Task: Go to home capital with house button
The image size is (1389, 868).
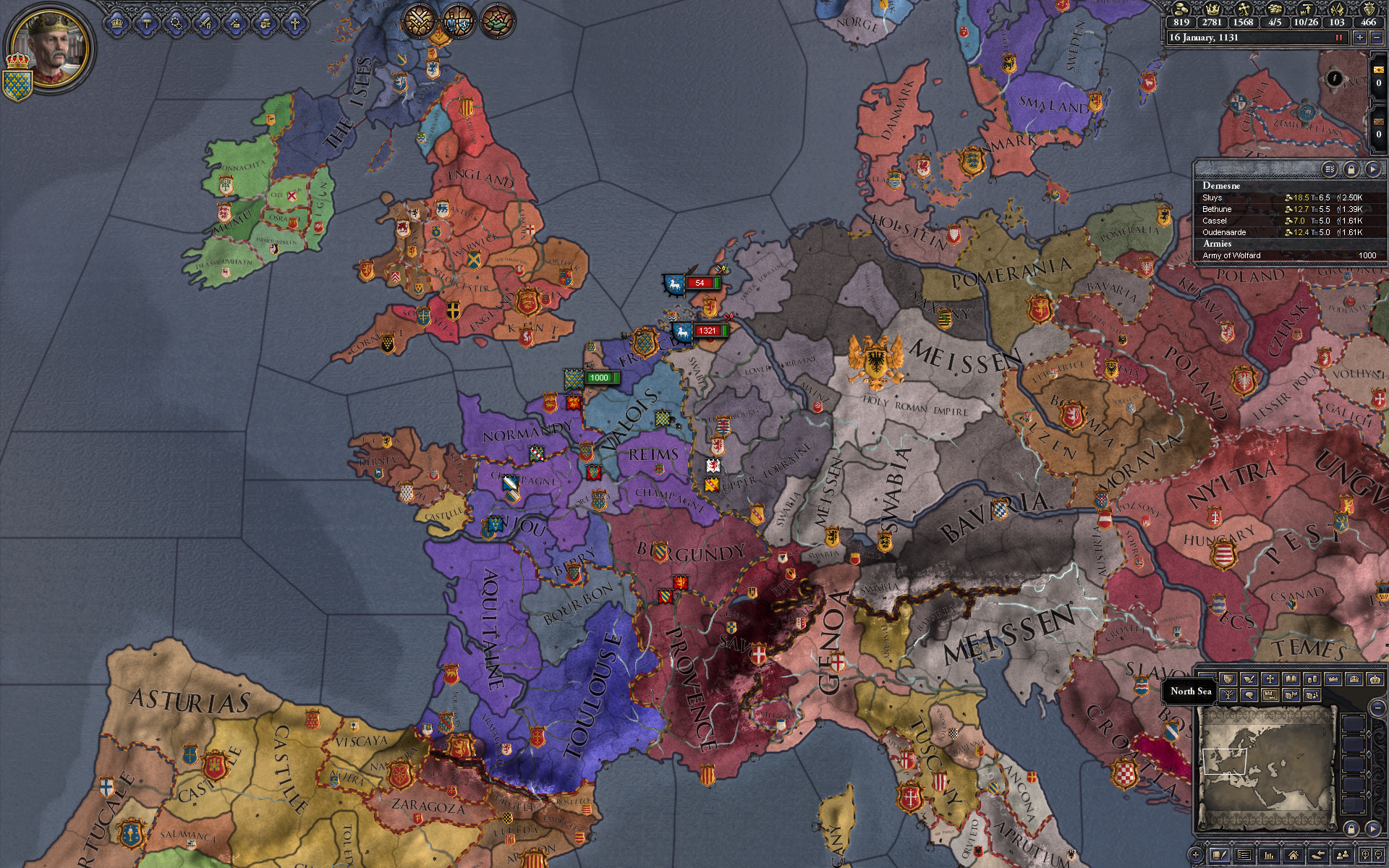Action: tap(1293, 856)
